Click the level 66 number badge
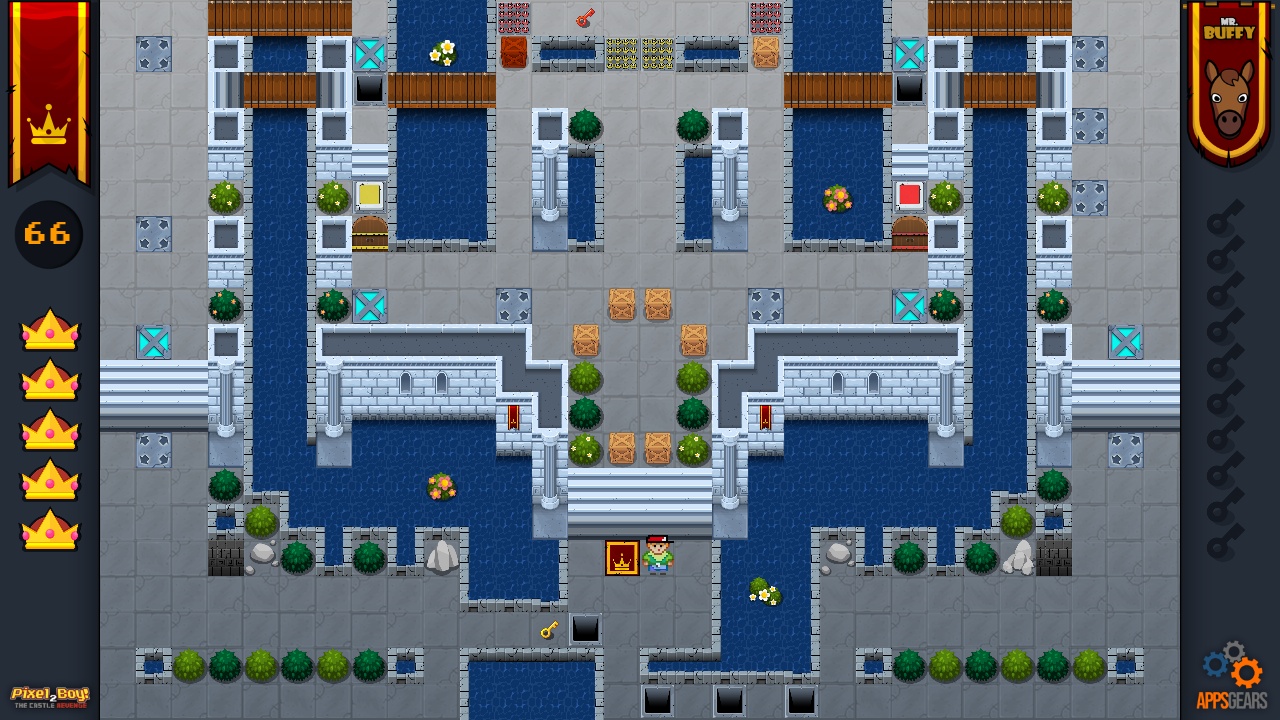 [47, 234]
